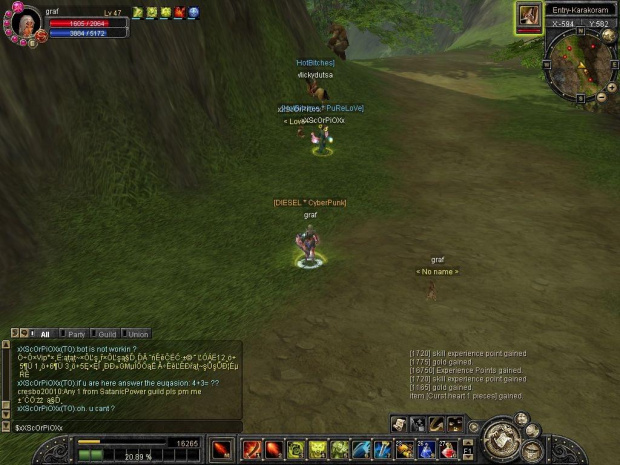Show the All chat tab
This screenshot has width=620, height=465.
pyautogui.click(x=44, y=334)
